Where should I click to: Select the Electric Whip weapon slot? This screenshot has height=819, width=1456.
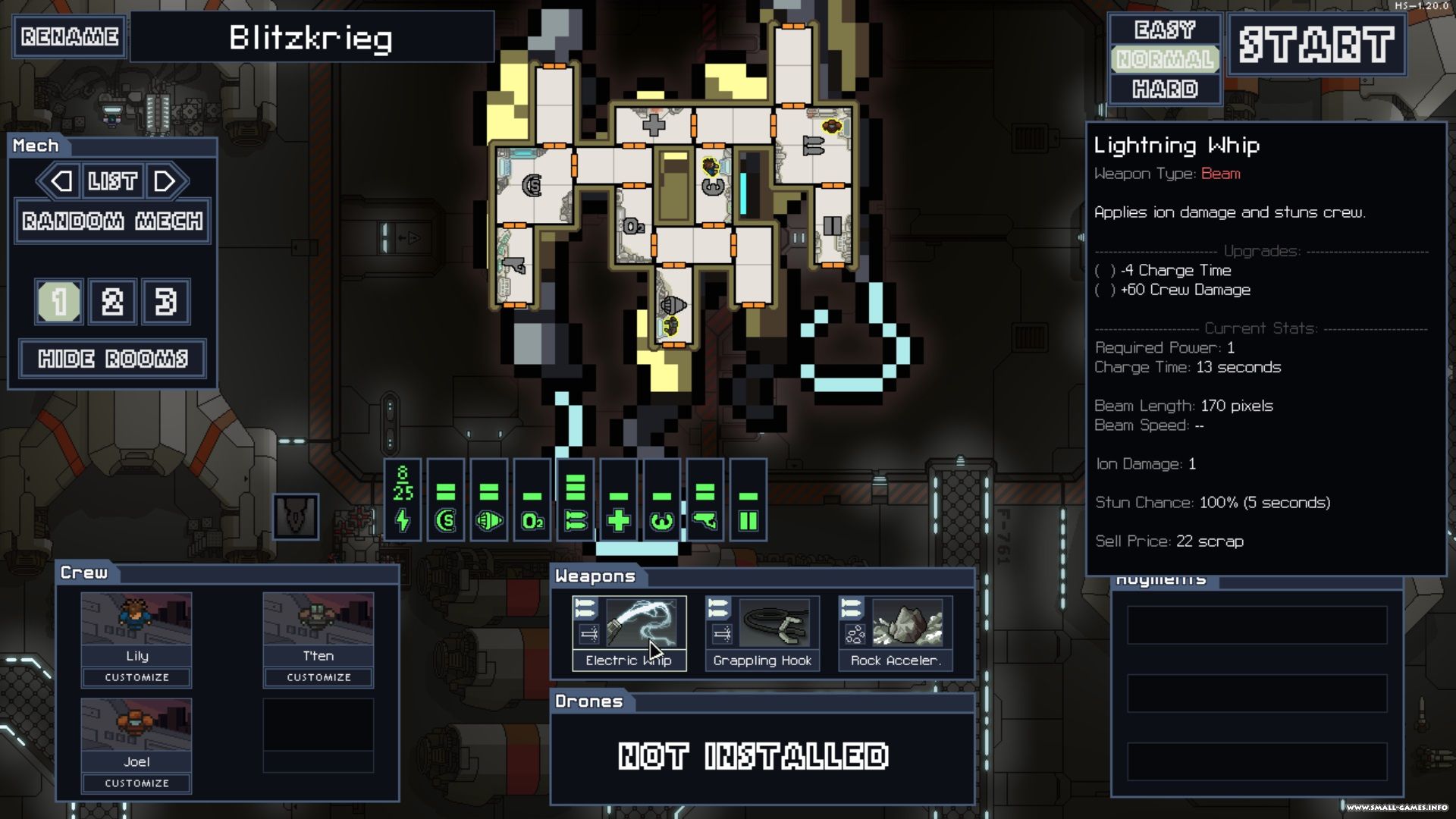(x=629, y=633)
